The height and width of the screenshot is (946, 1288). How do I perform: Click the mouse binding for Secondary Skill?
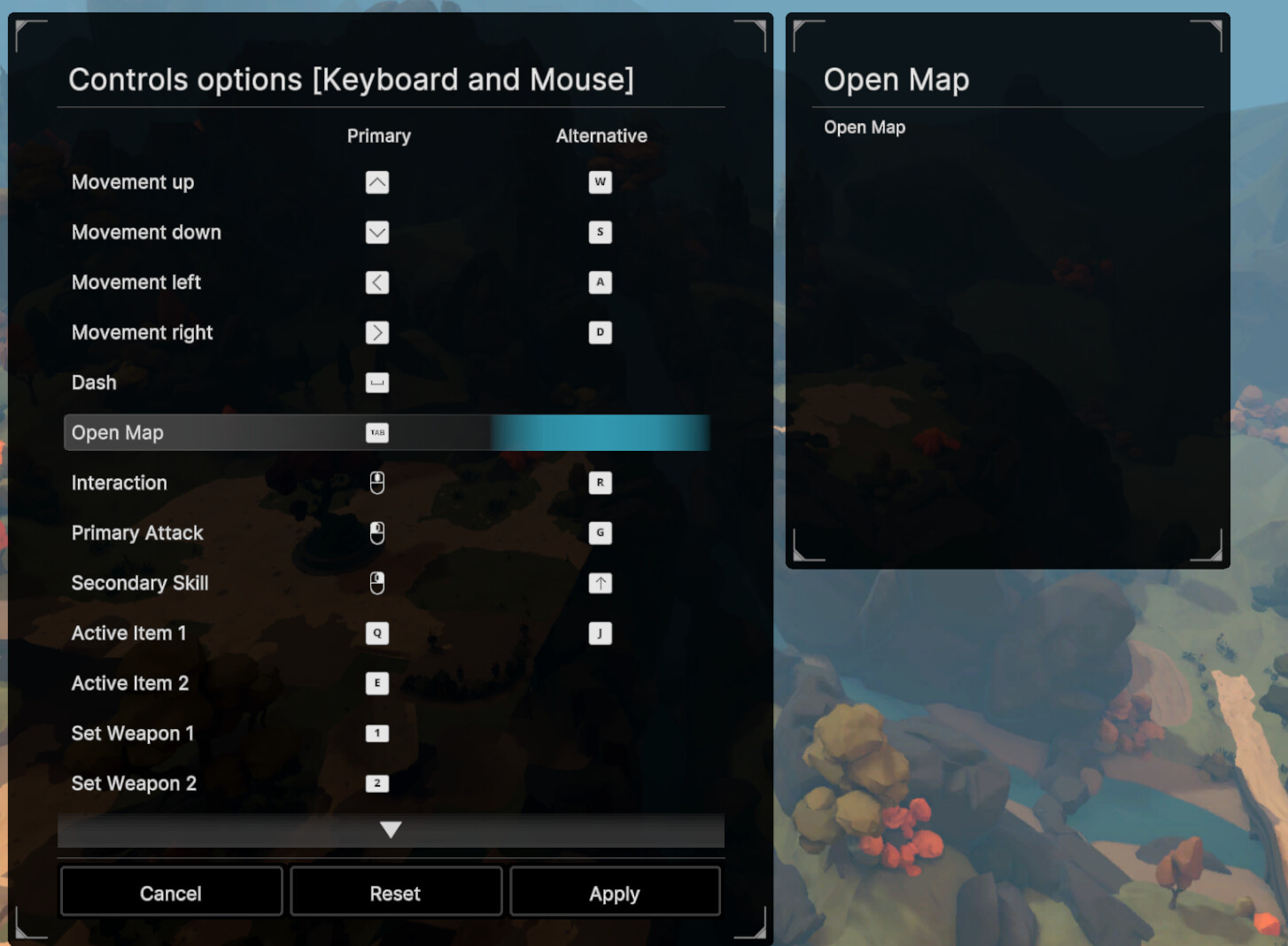pos(376,583)
